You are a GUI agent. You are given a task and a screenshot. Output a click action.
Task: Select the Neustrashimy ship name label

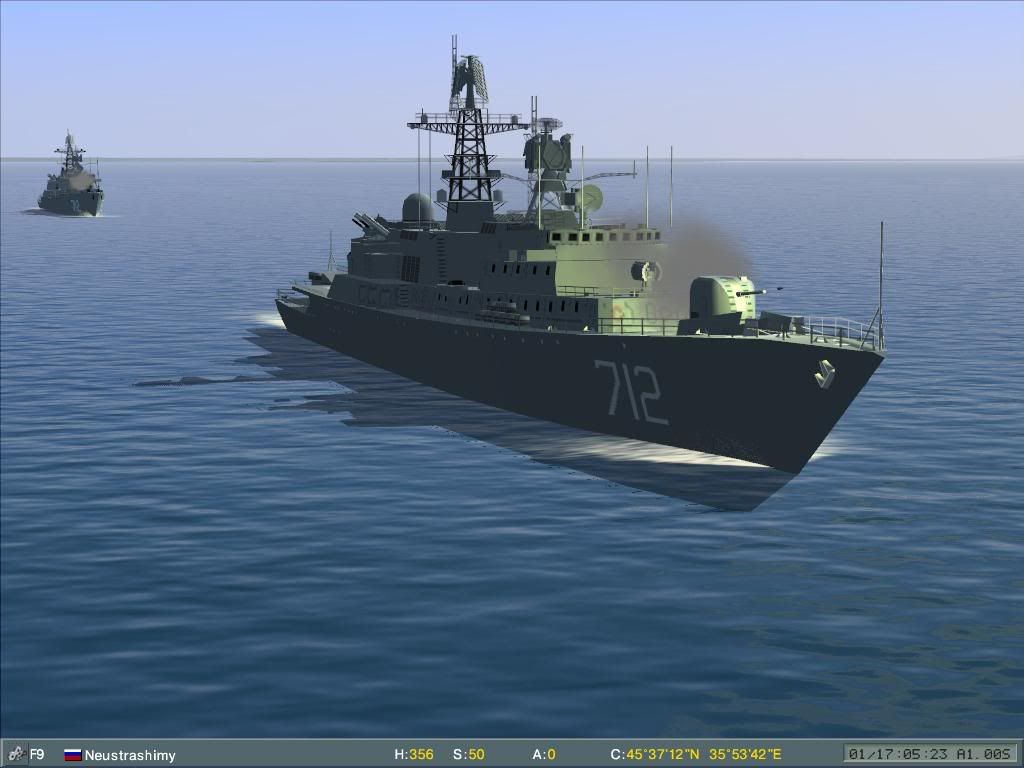[x=129, y=755]
